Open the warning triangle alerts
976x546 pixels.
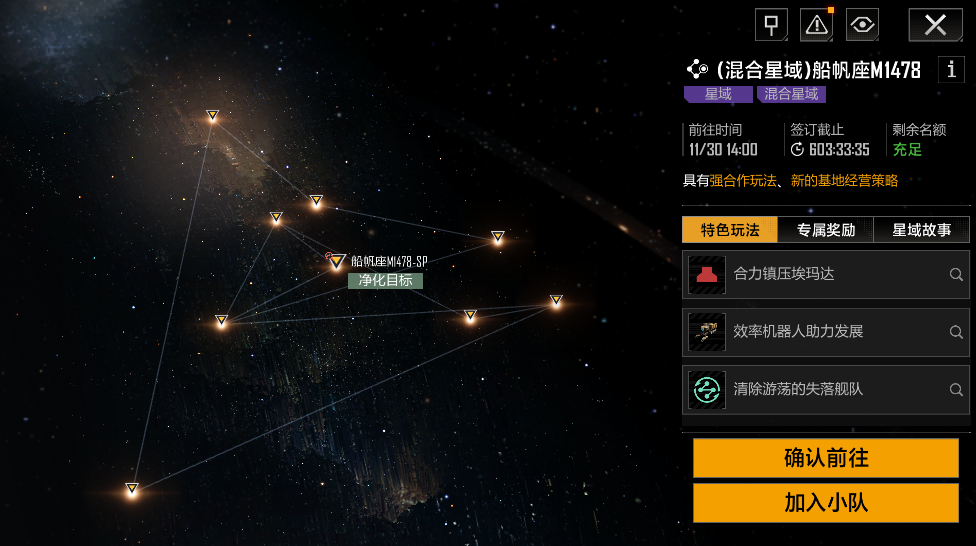(x=816, y=25)
